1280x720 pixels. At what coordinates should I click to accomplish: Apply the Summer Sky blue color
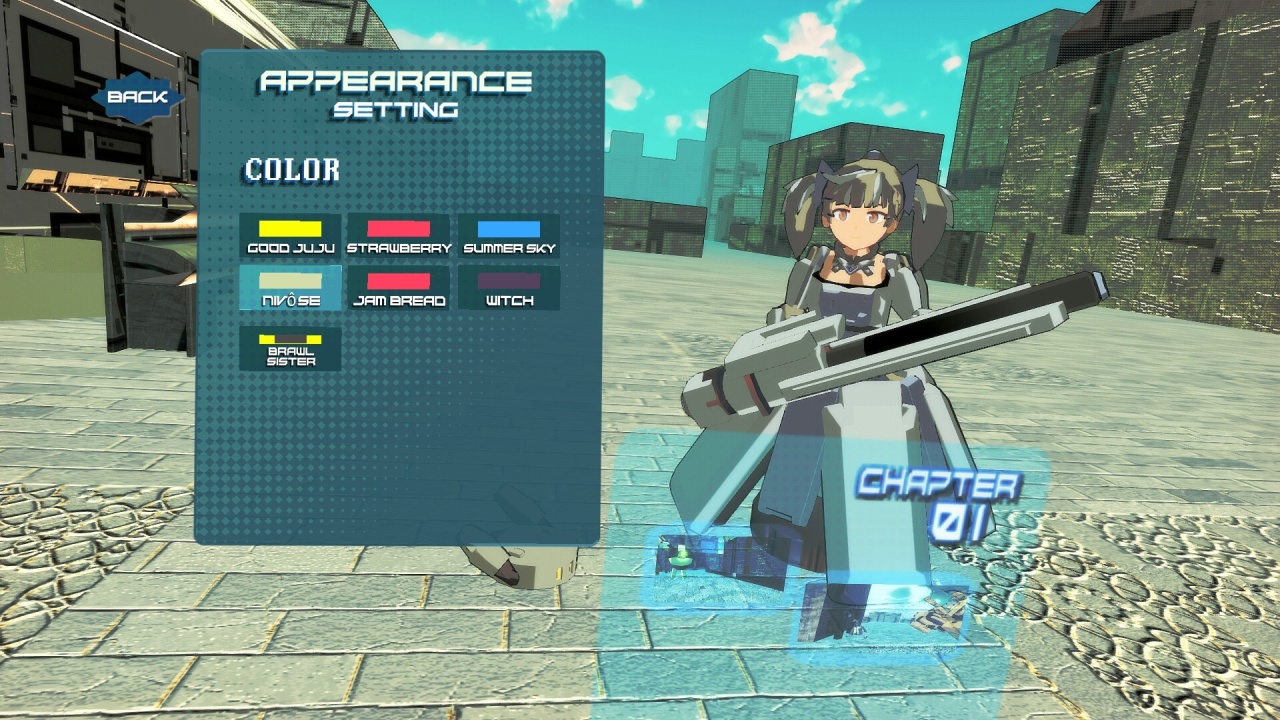click(x=509, y=236)
